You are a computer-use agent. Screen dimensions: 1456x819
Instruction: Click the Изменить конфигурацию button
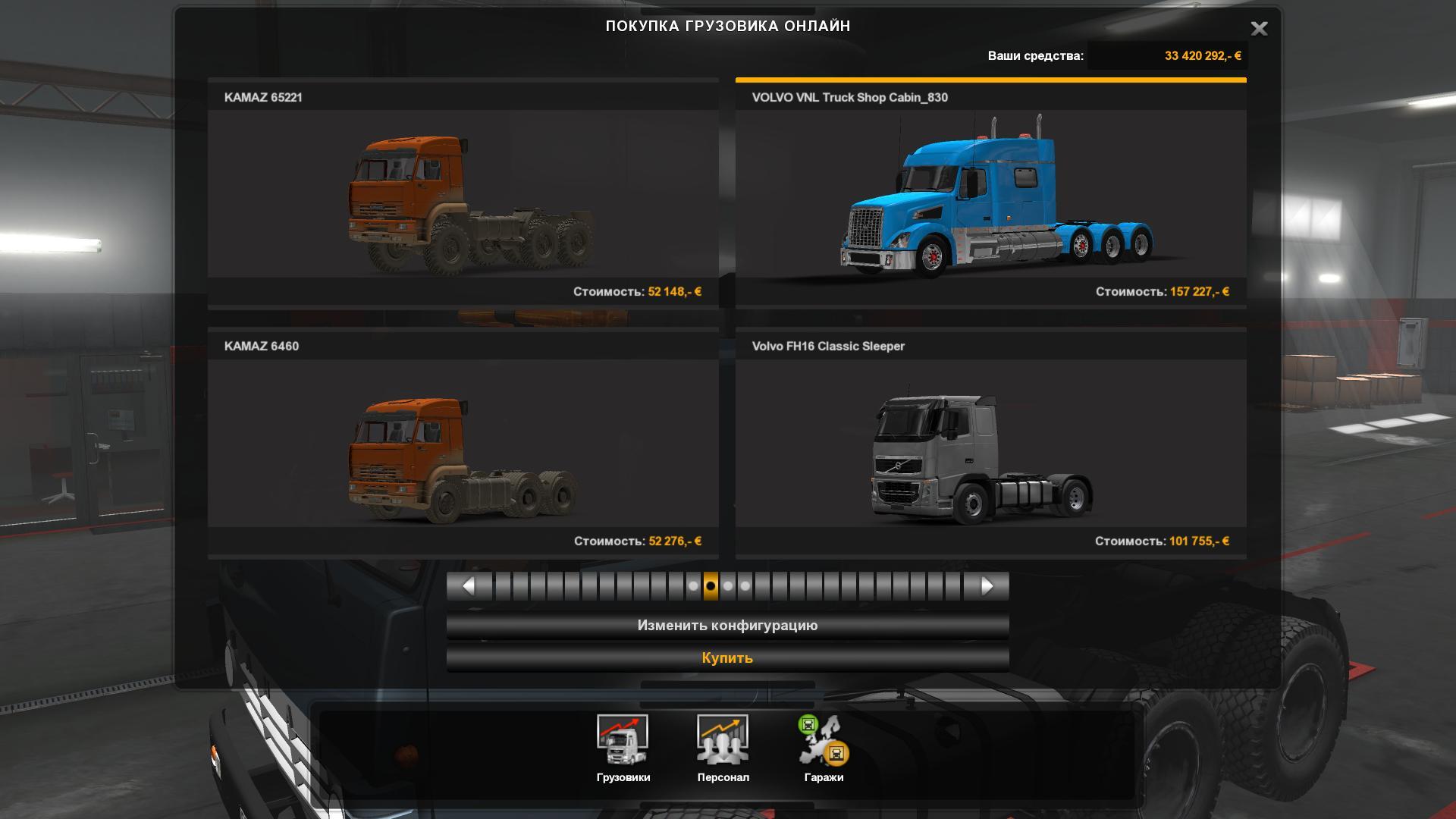click(x=727, y=626)
